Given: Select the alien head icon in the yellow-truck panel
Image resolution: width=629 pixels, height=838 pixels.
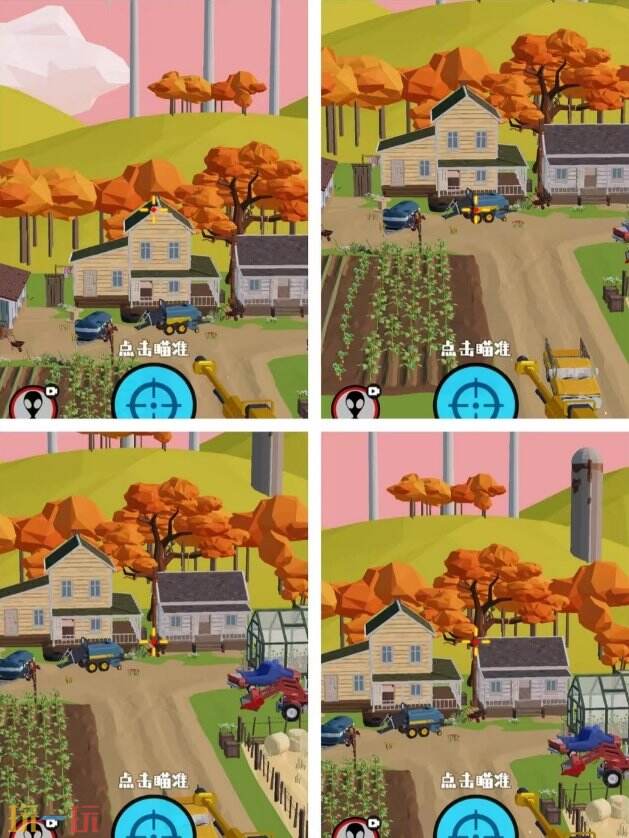Looking at the screenshot, I should [x=354, y=402].
